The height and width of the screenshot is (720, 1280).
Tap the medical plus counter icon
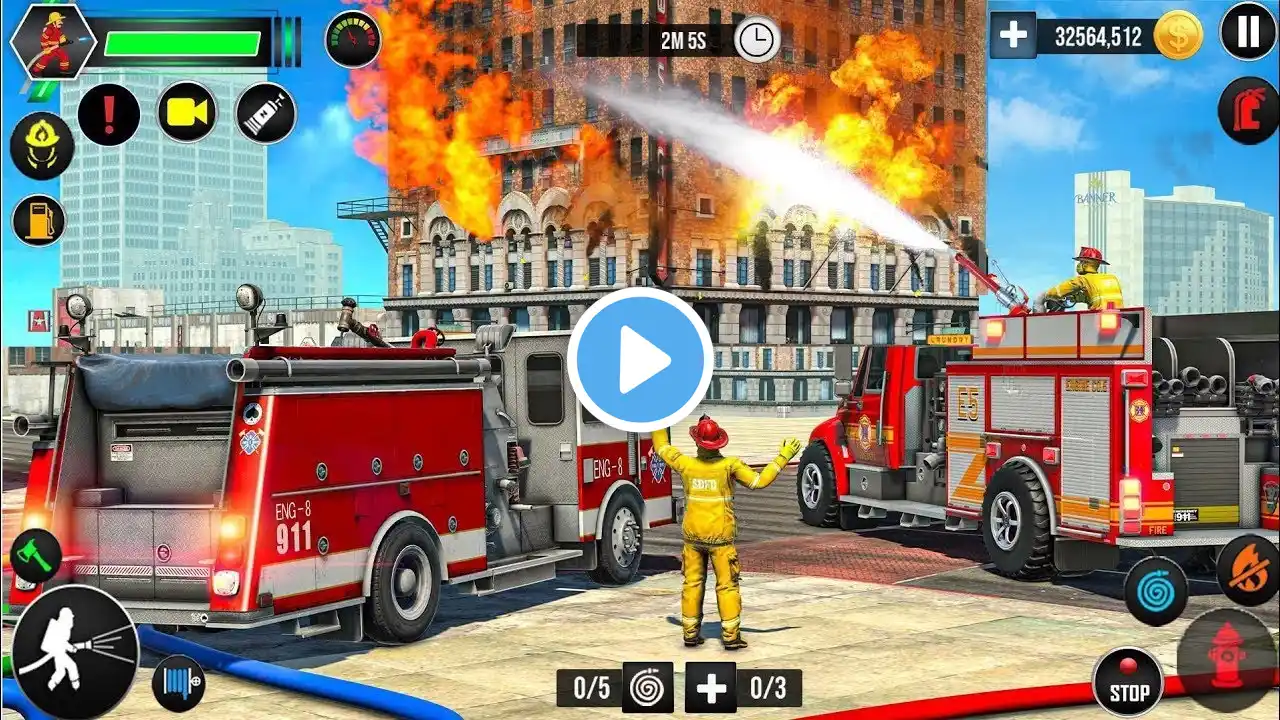(x=710, y=688)
